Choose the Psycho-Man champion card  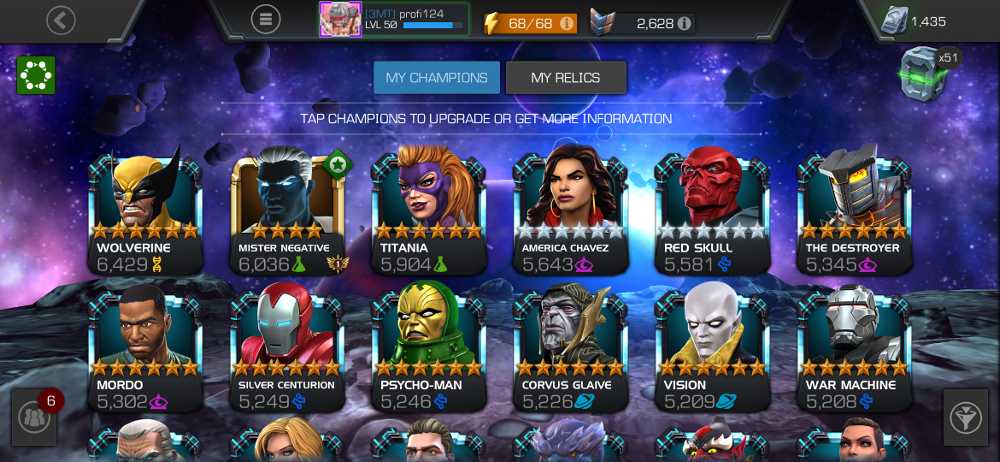click(x=429, y=348)
